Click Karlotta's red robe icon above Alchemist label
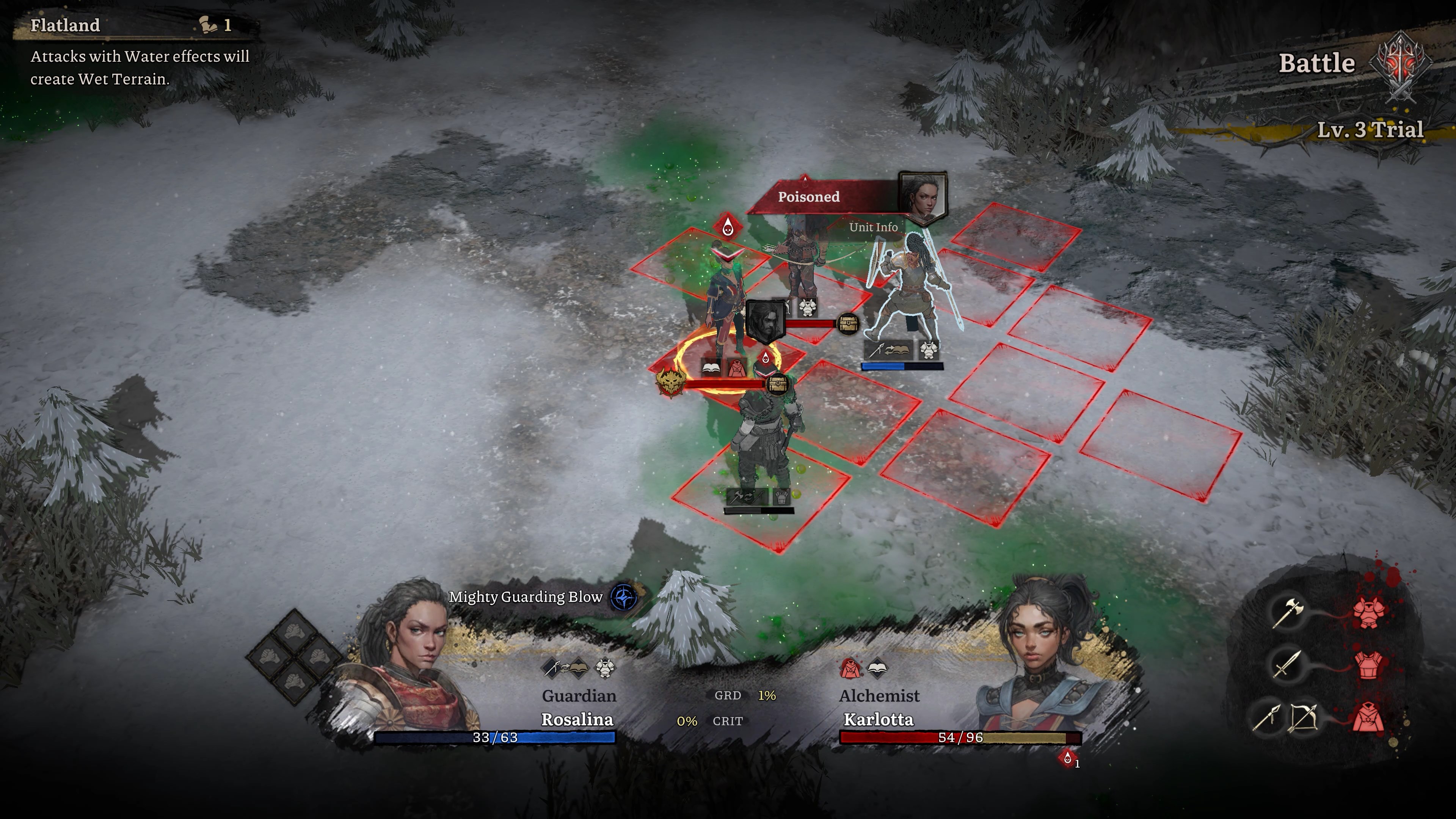 850,668
